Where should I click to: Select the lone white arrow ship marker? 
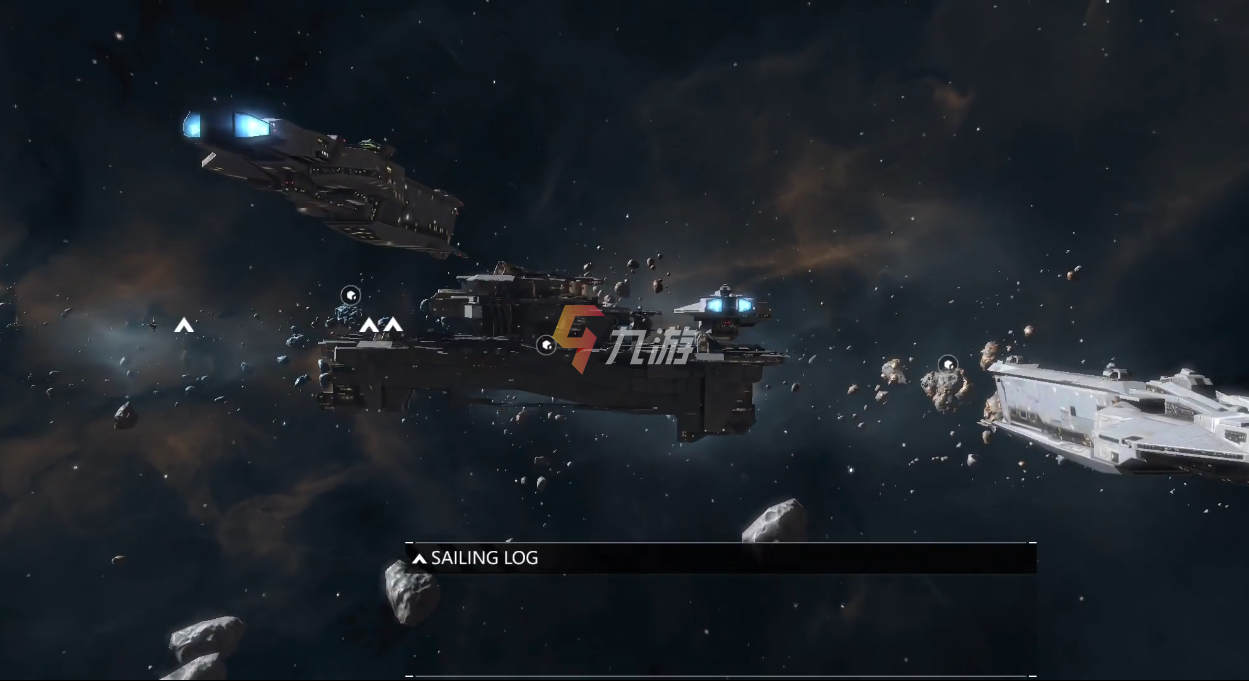click(183, 325)
